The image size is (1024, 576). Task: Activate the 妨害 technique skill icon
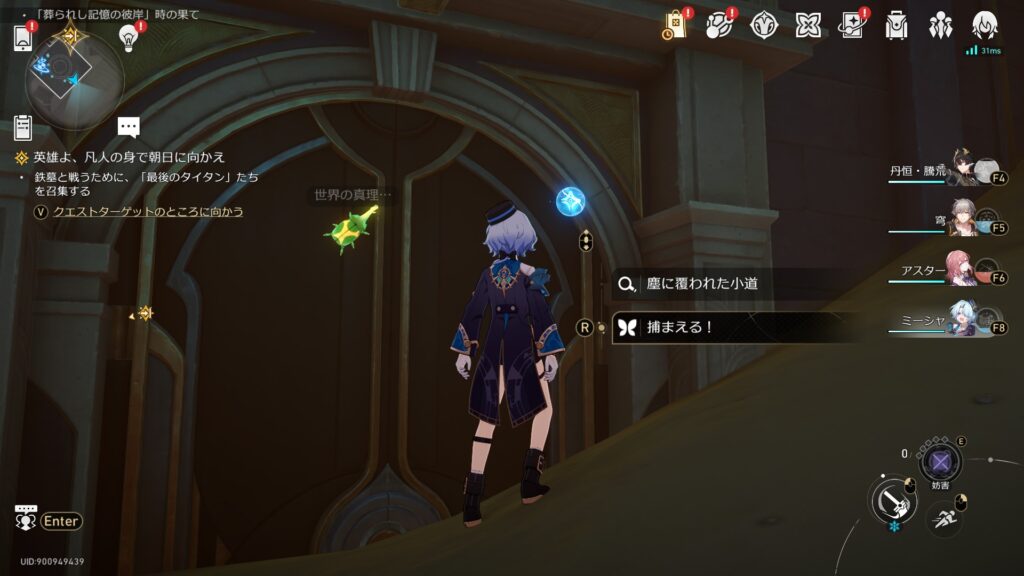point(940,462)
